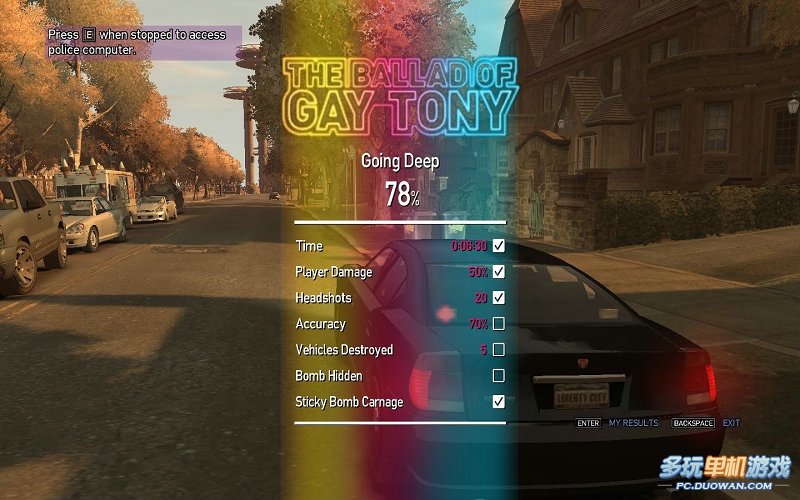
Task: Toggle the Player Damage checkbox
Action: click(499, 271)
